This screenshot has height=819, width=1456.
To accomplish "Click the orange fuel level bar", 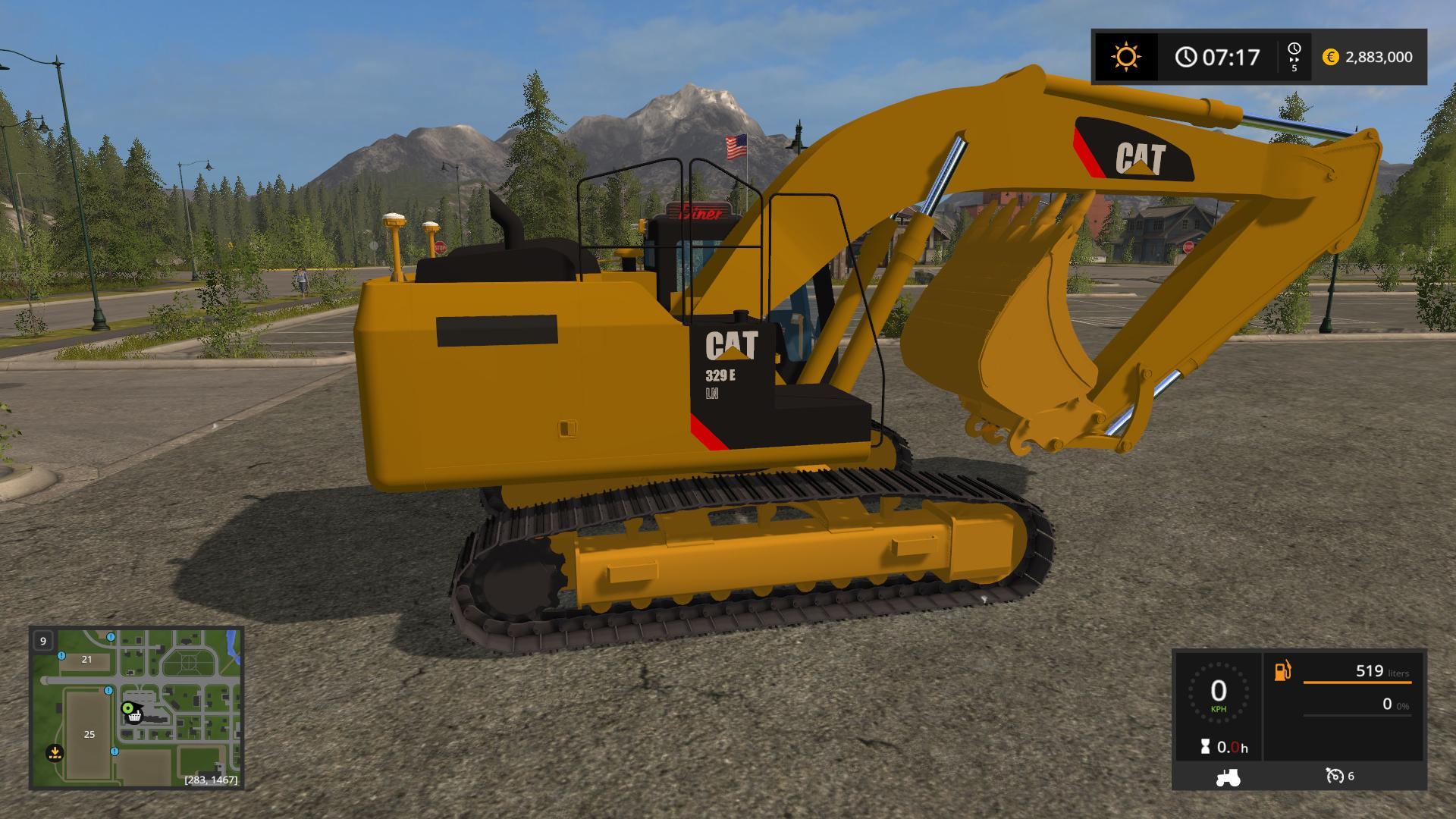I will point(1357,682).
